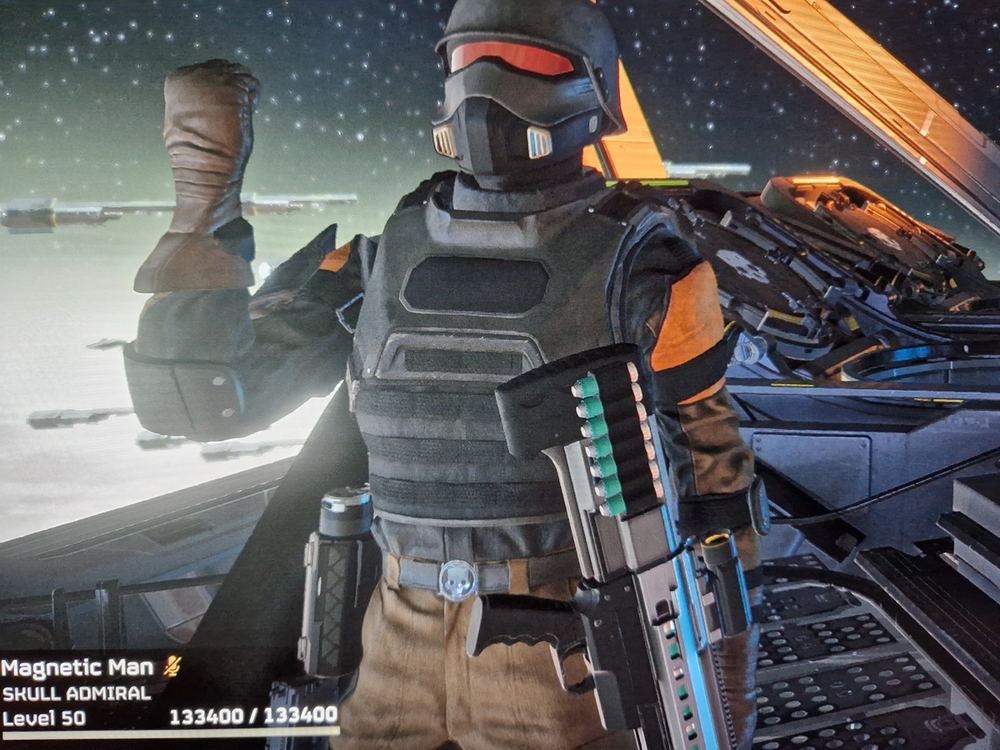This screenshot has width=1000, height=750.
Task: Click the muted microphone icon beside Magnetic Man
Action: click(171, 667)
